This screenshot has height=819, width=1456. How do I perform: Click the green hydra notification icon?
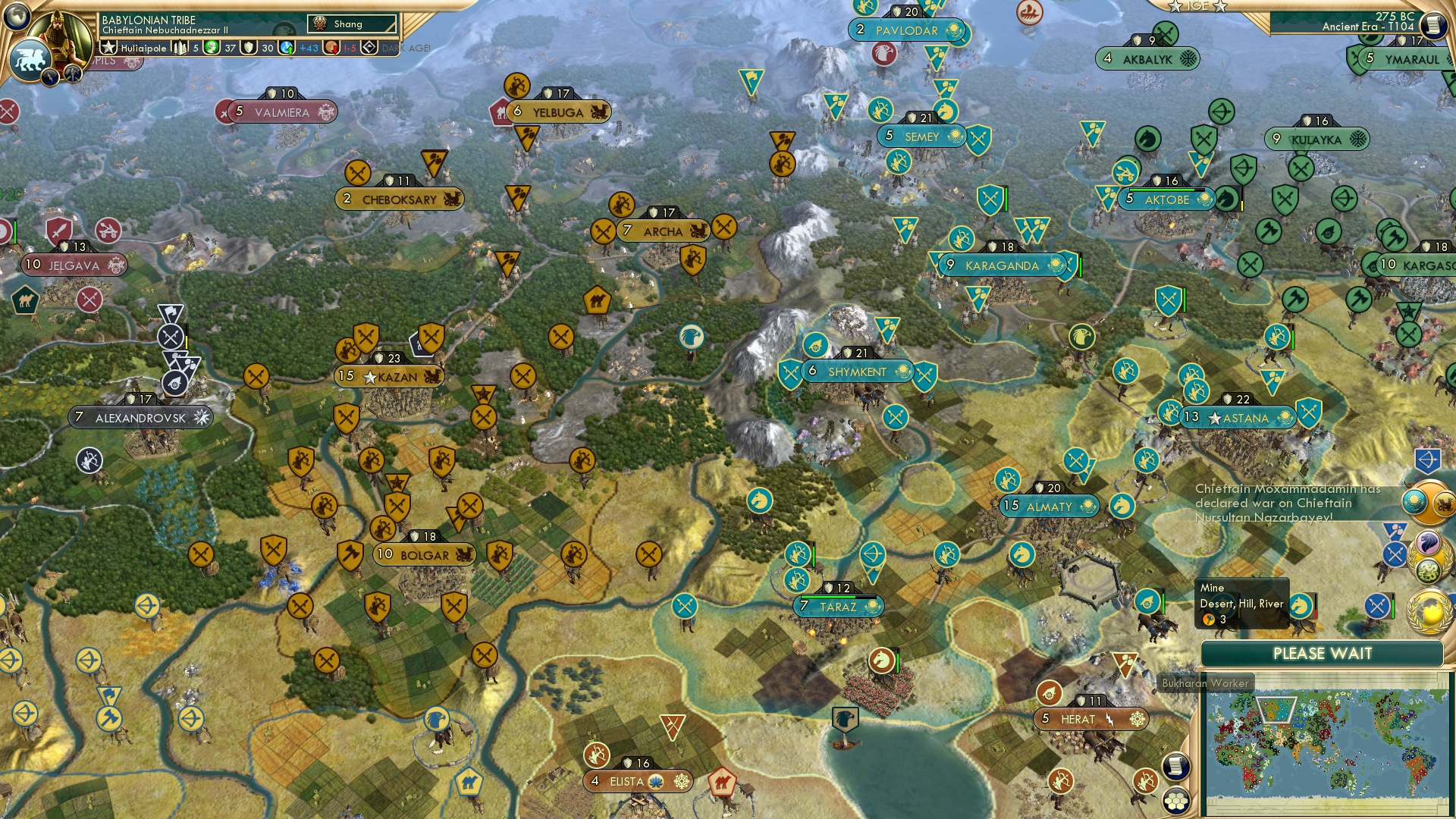click(x=1429, y=569)
